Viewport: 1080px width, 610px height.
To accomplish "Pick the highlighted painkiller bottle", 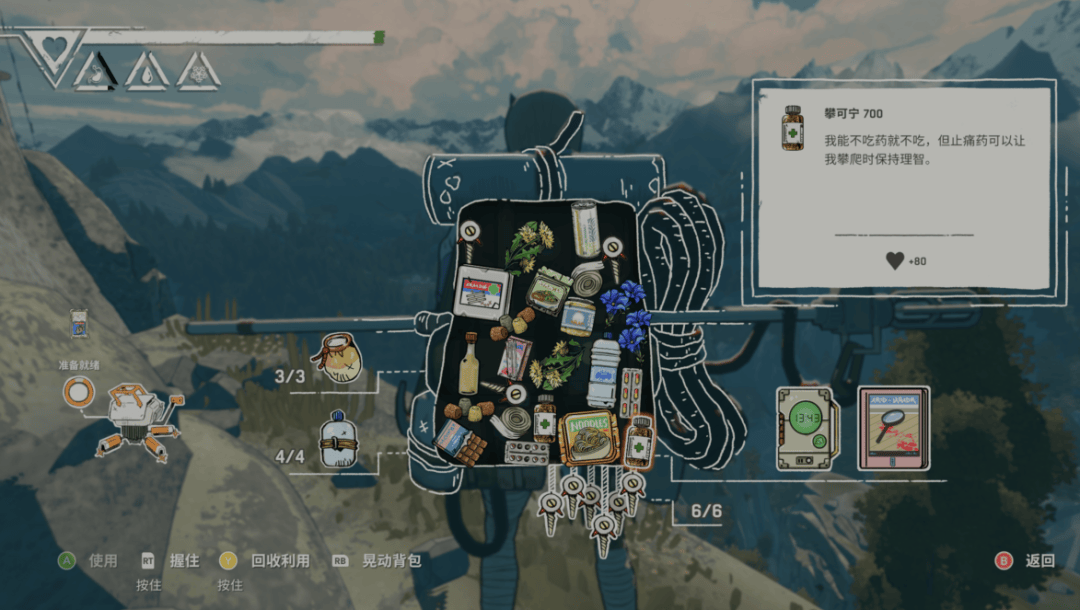I will pyautogui.click(x=639, y=442).
